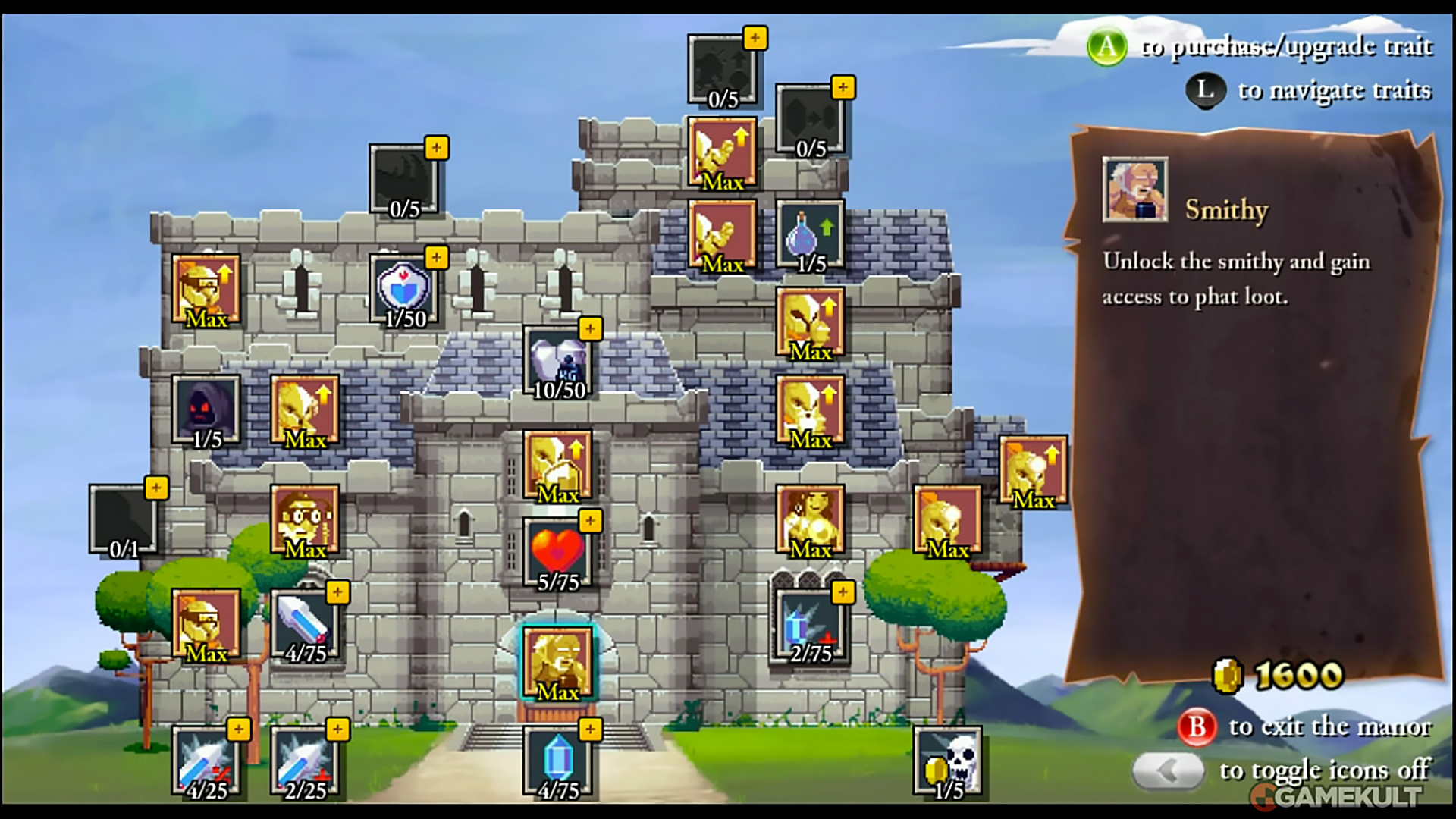Select the sword 2/25 upgrade
The height and width of the screenshot is (819, 1456).
305,761
